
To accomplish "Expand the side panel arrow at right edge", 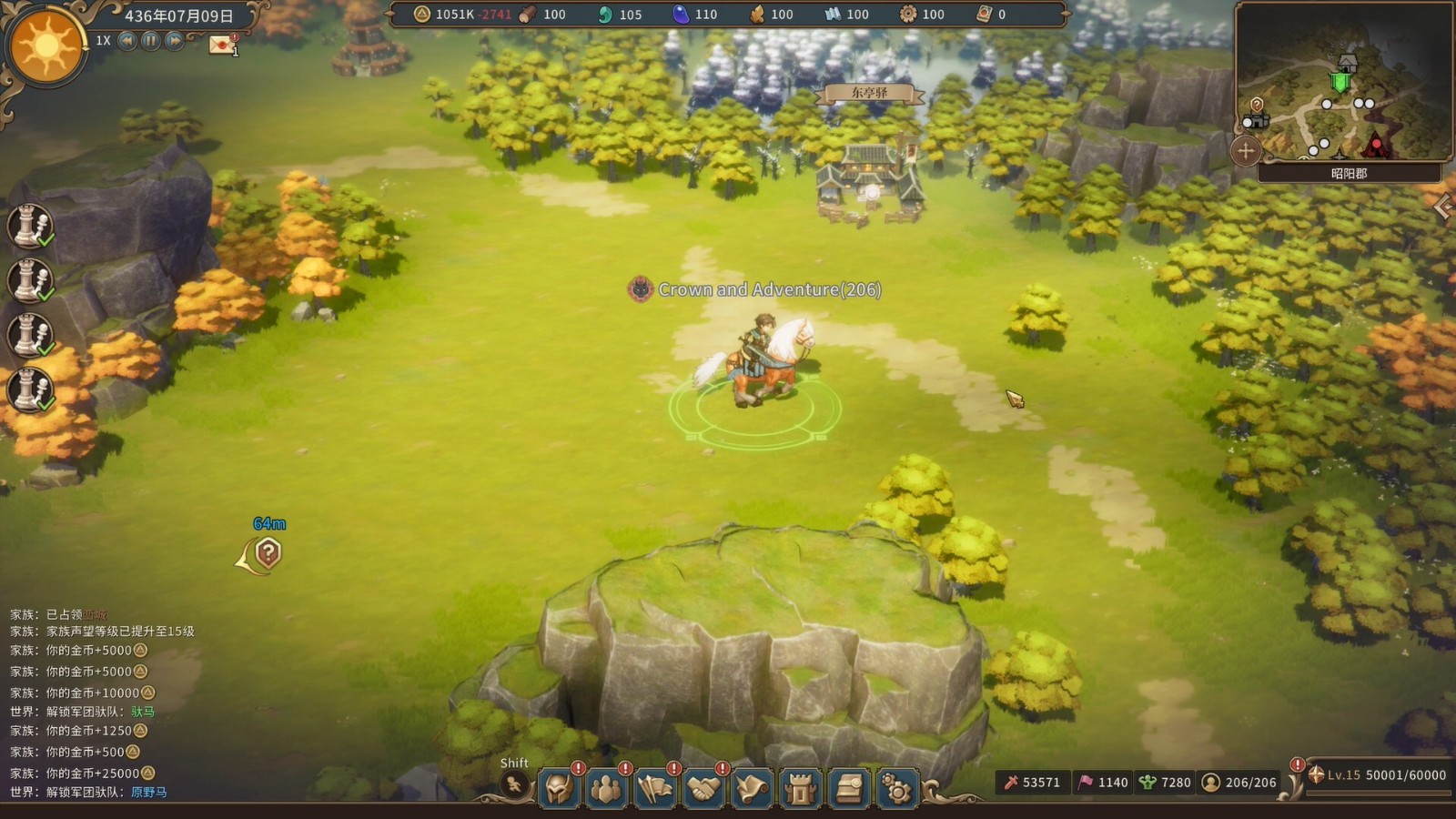I will pos(1442,207).
